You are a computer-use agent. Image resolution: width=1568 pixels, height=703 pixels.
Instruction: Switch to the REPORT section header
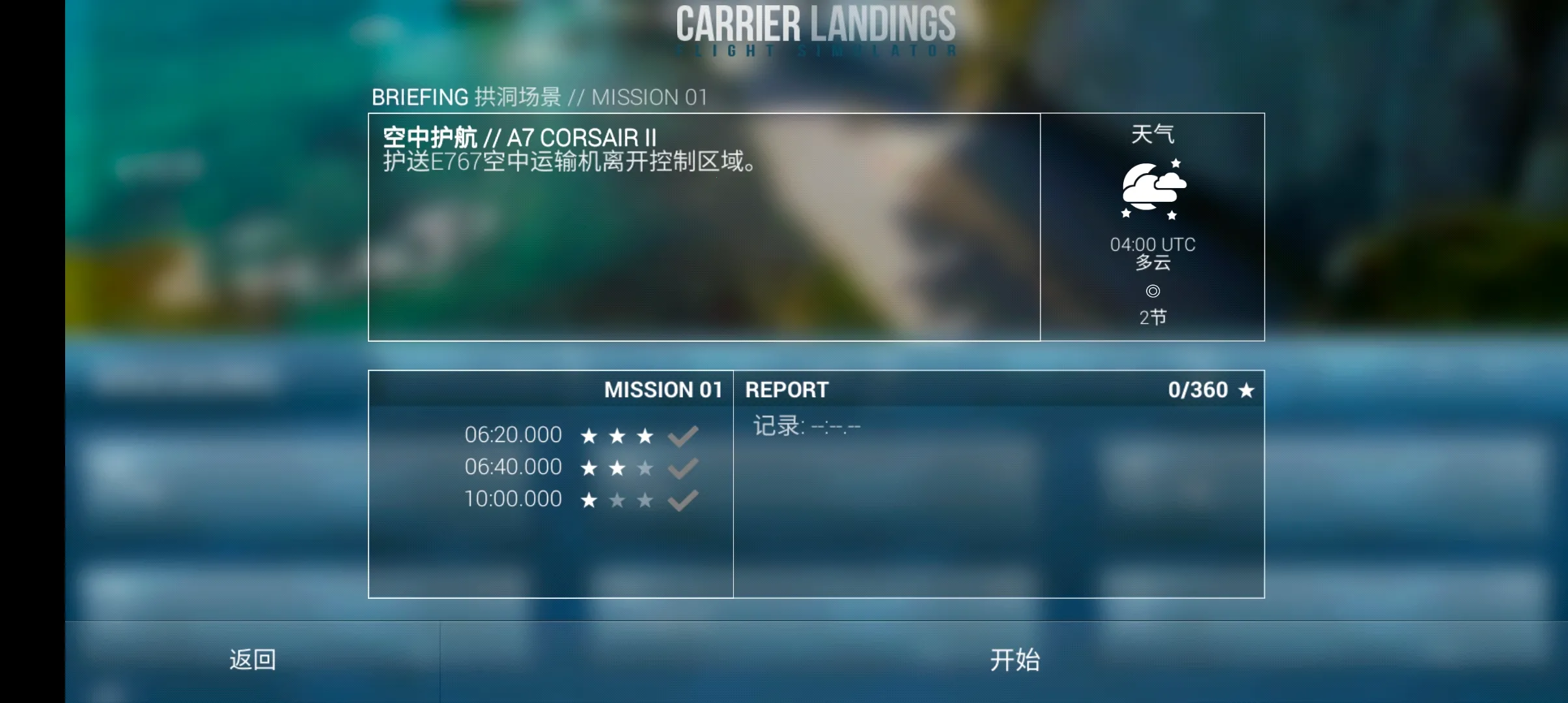click(x=786, y=389)
